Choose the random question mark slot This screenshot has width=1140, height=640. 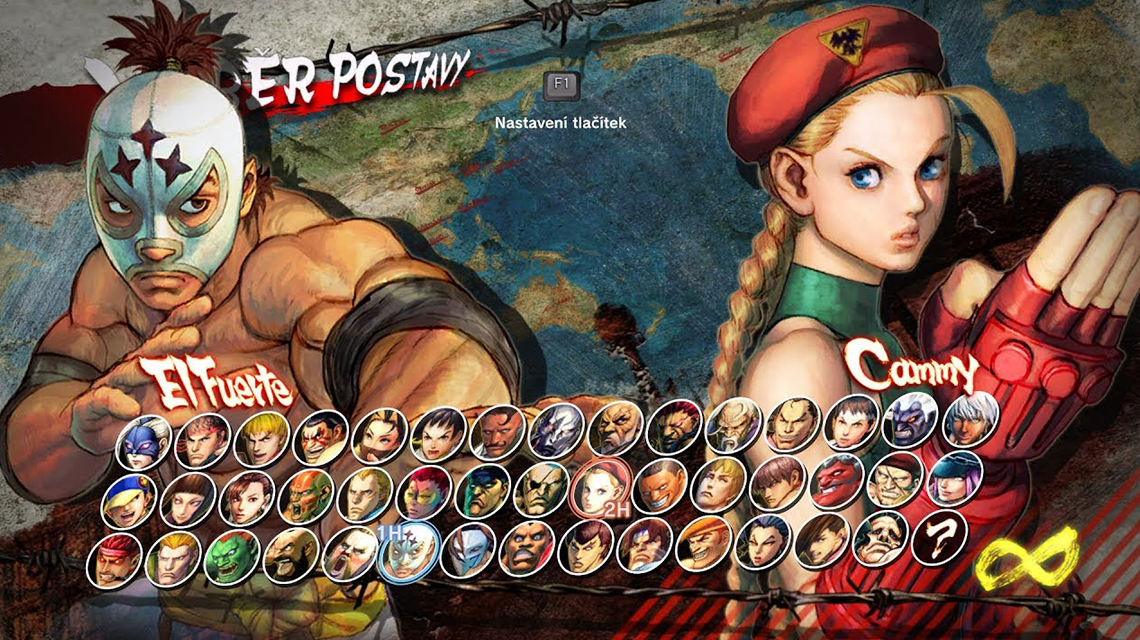tap(941, 538)
